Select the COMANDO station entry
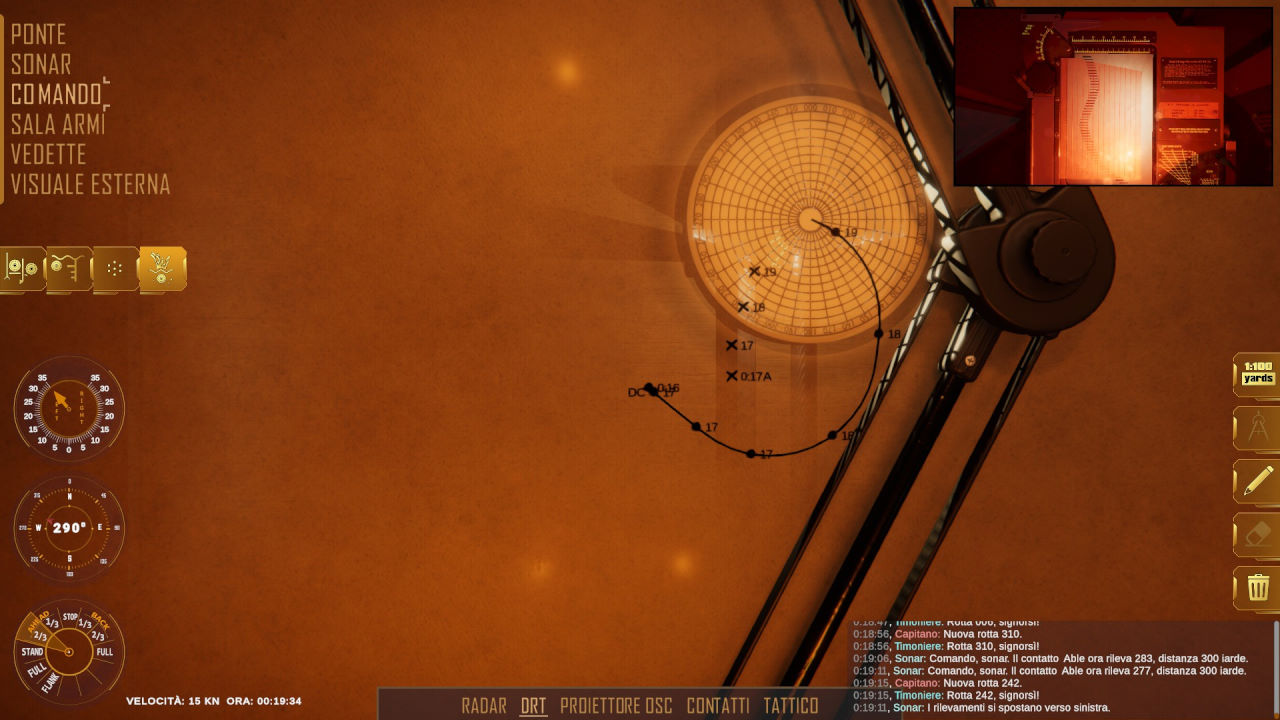Image resolution: width=1280 pixels, height=720 pixels. click(x=57, y=95)
